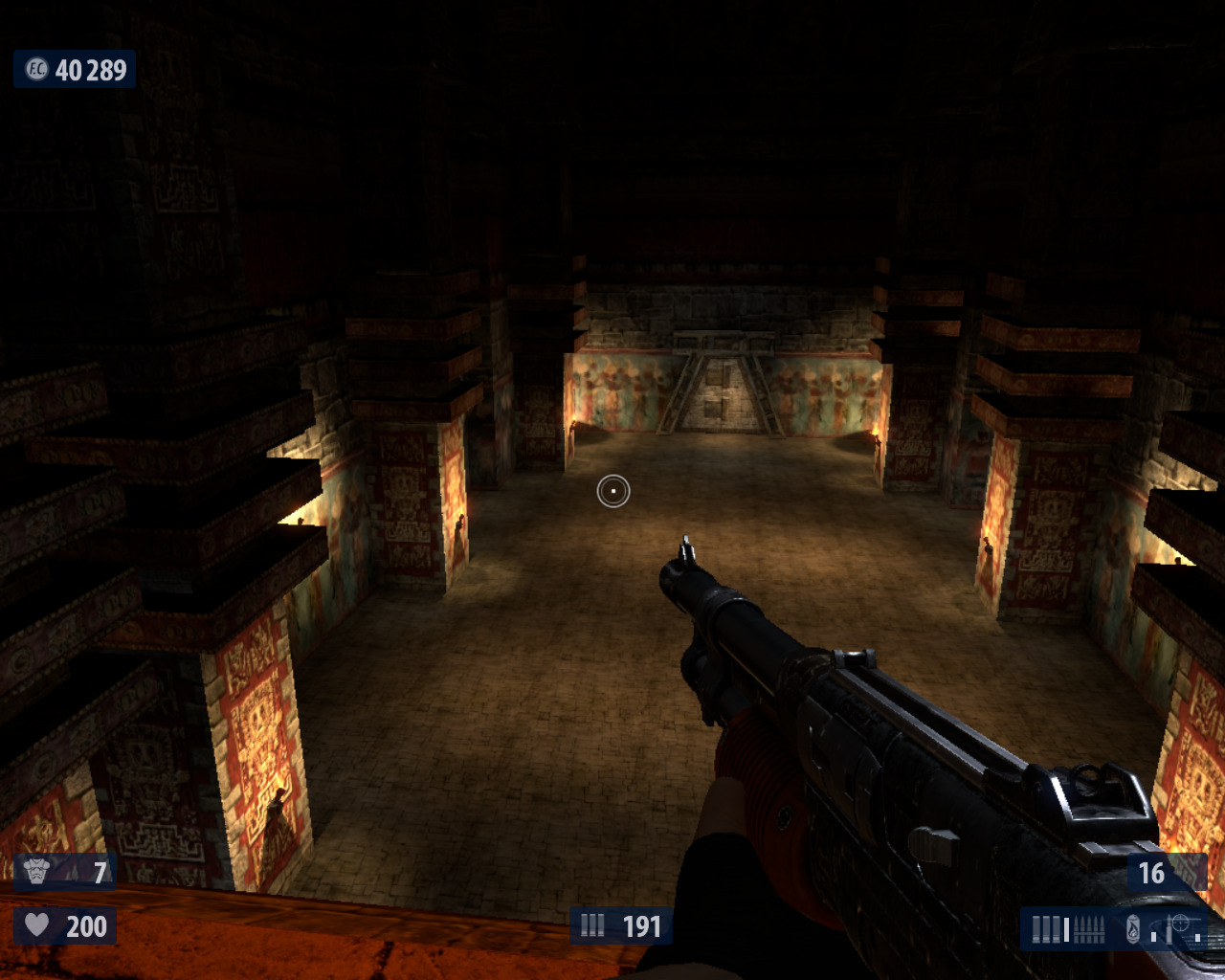Choose the napalm fuel canister icon
The image size is (1225, 980).
tap(1133, 929)
